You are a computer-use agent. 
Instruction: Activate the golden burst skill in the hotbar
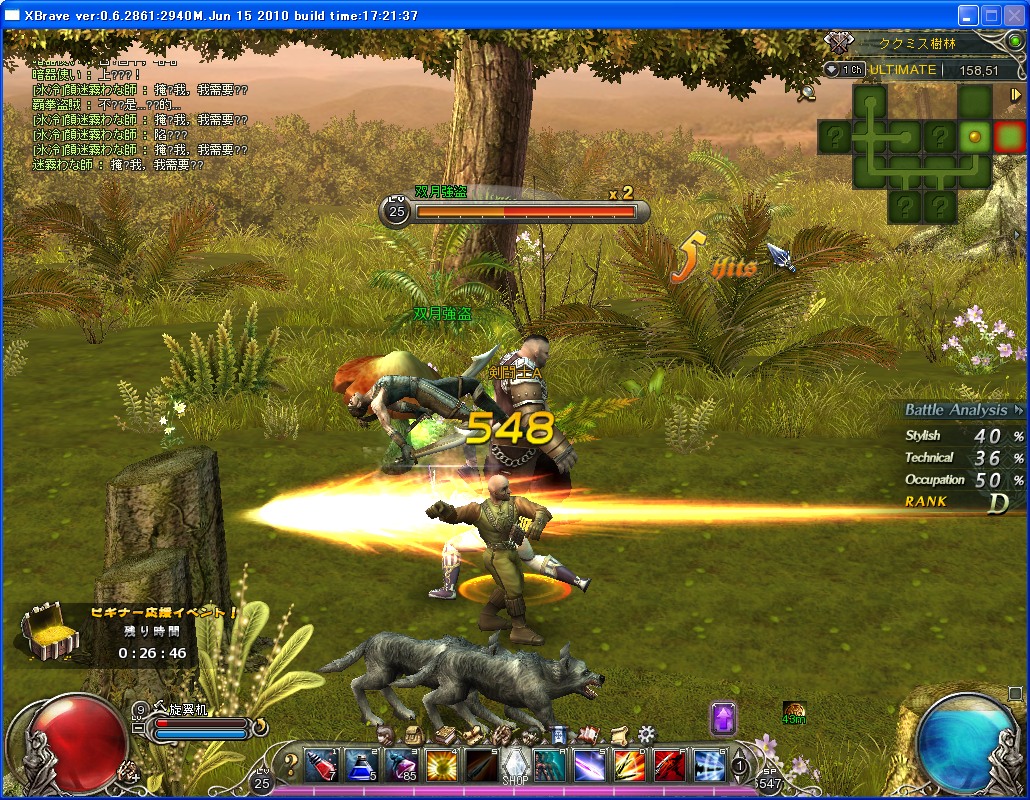pos(440,765)
